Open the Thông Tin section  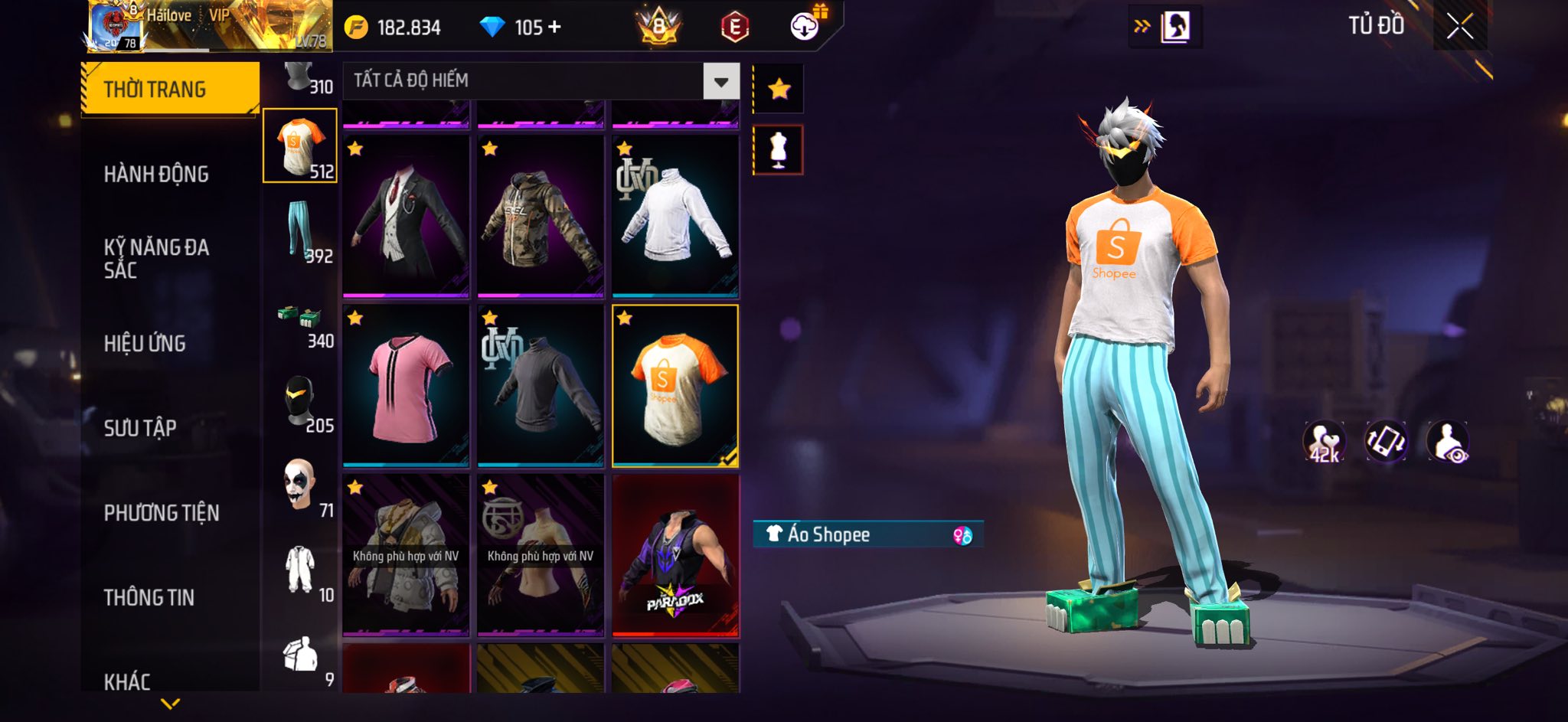coord(149,598)
